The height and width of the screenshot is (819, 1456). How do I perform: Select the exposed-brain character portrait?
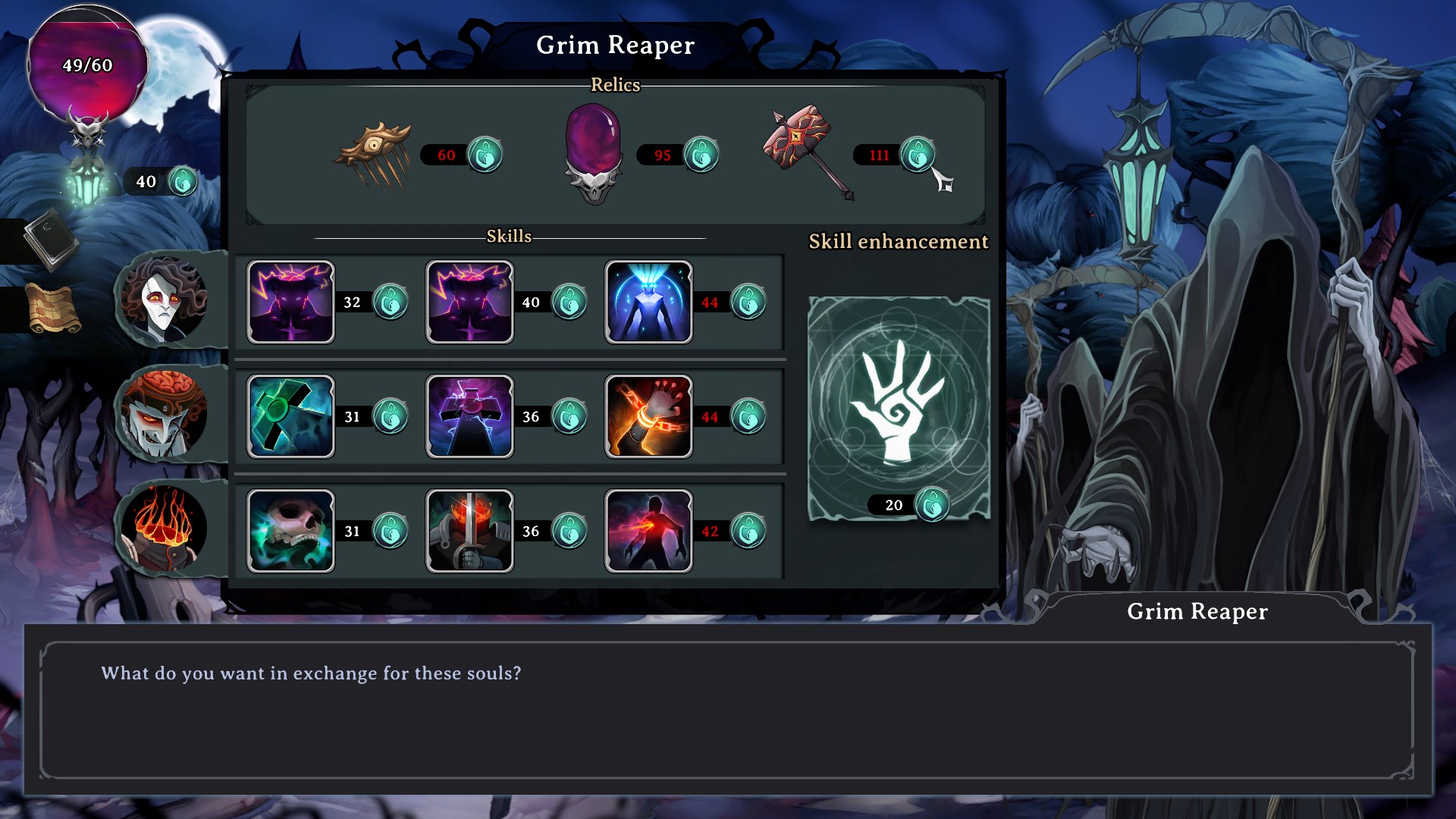pyautogui.click(x=163, y=414)
